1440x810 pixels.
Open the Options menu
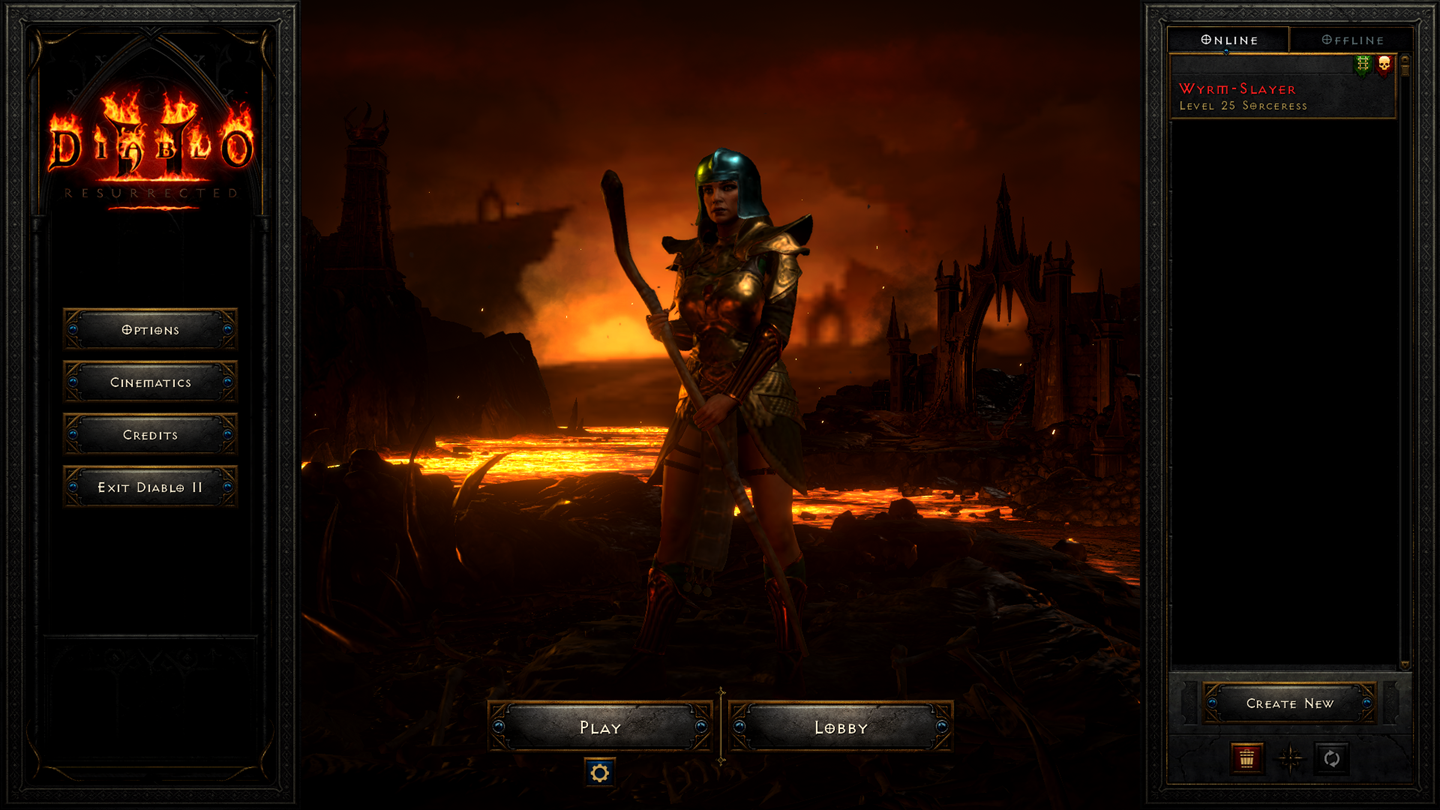point(150,329)
